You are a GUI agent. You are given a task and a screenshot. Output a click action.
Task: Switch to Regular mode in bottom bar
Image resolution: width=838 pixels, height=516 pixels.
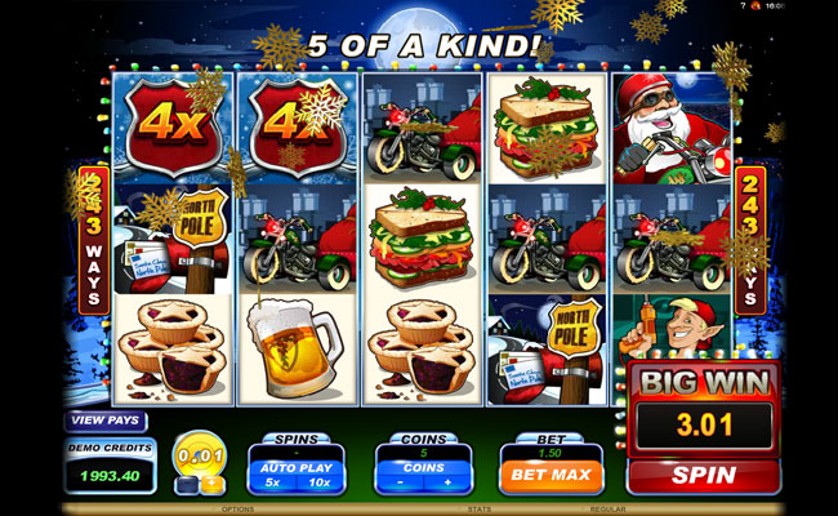(607, 509)
